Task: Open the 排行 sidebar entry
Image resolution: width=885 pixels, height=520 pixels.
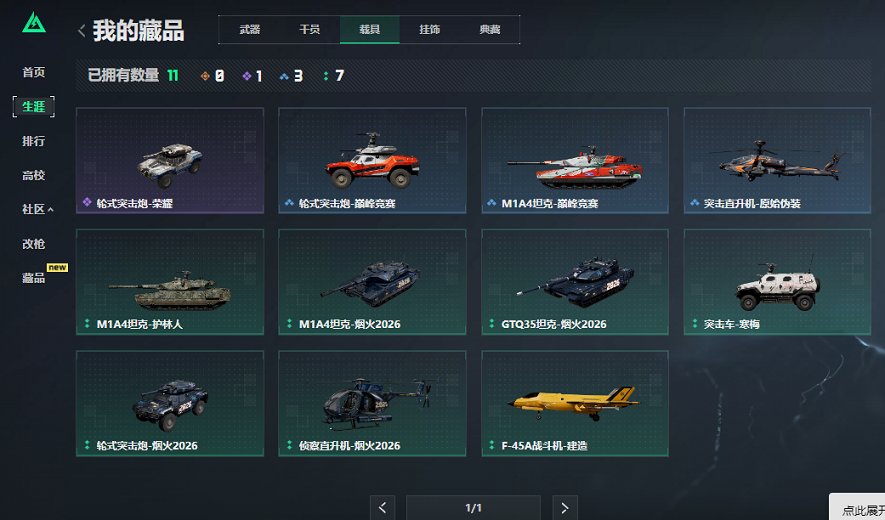Action: [x=34, y=141]
